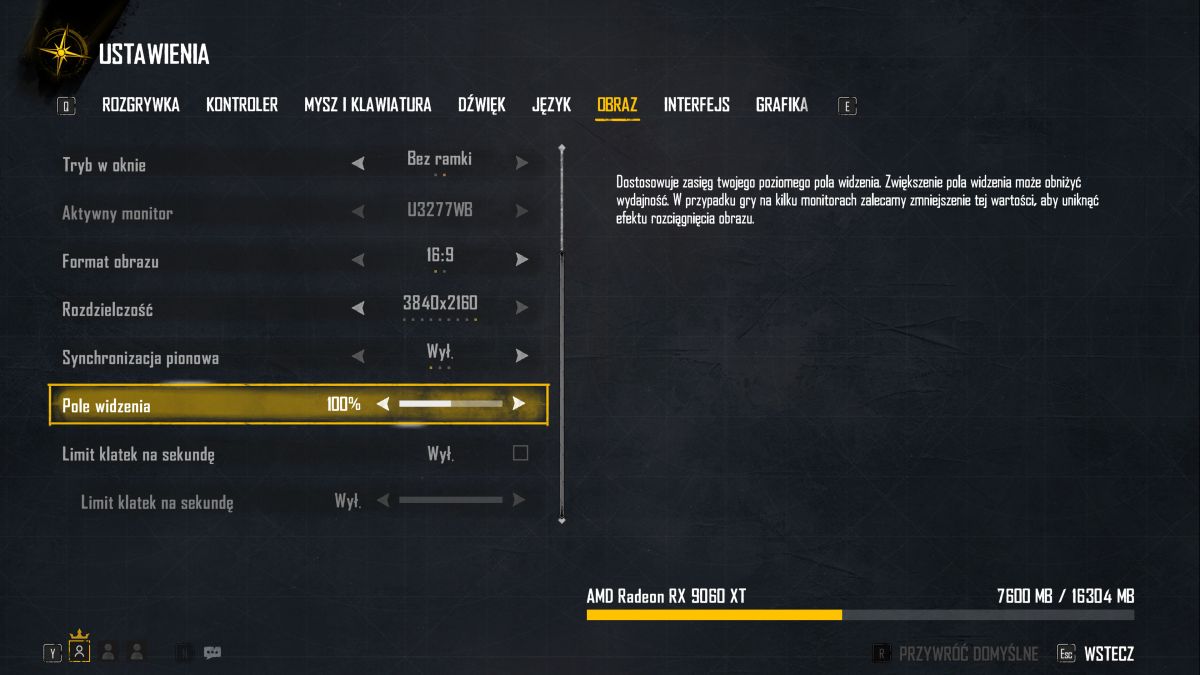Open the chat bubble icon
1200x675 pixels.
[x=212, y=652]
